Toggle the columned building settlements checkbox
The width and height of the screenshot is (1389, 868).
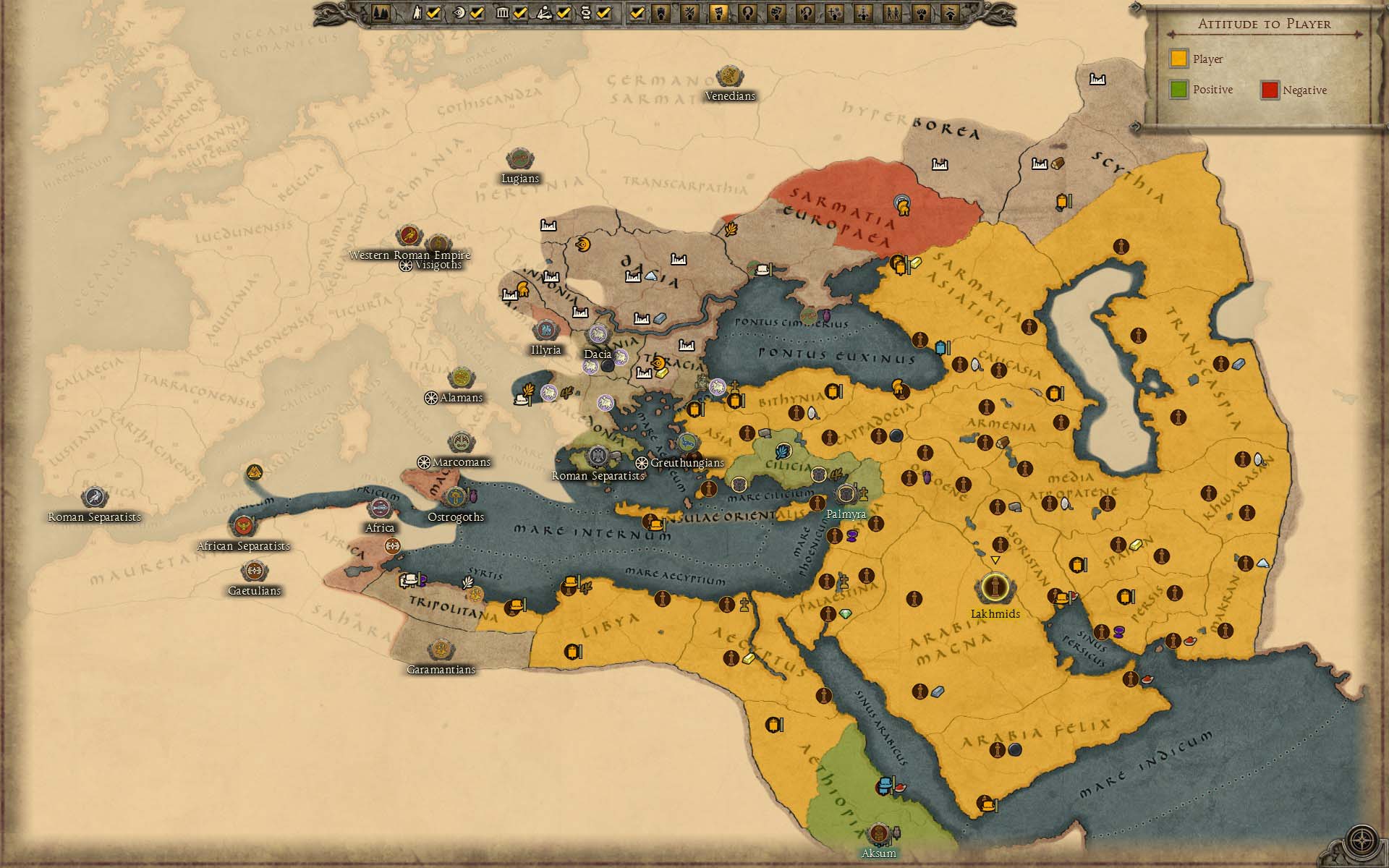tap(520, 12)
